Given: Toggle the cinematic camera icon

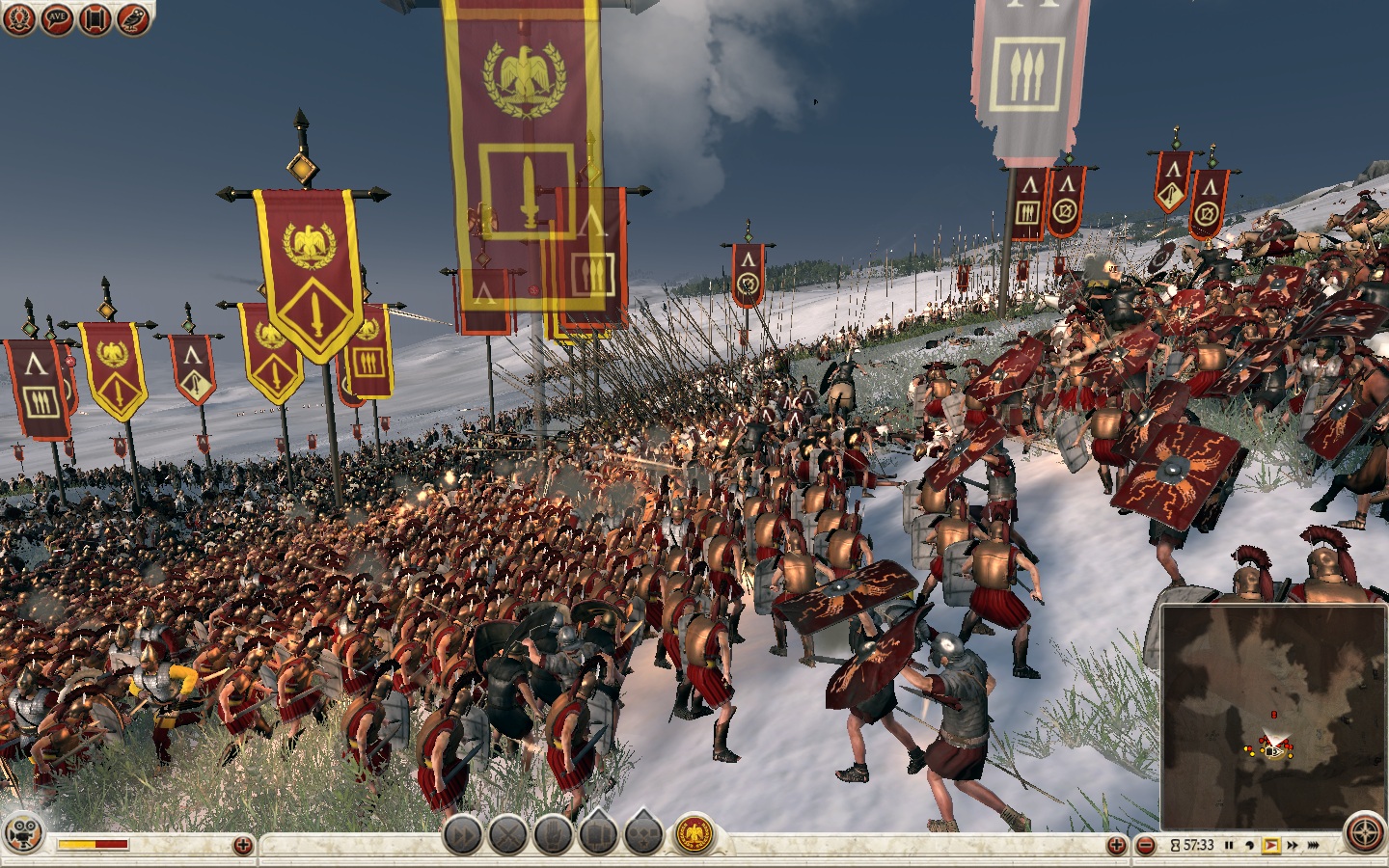Looking at the screenshot, I should 22,834.
